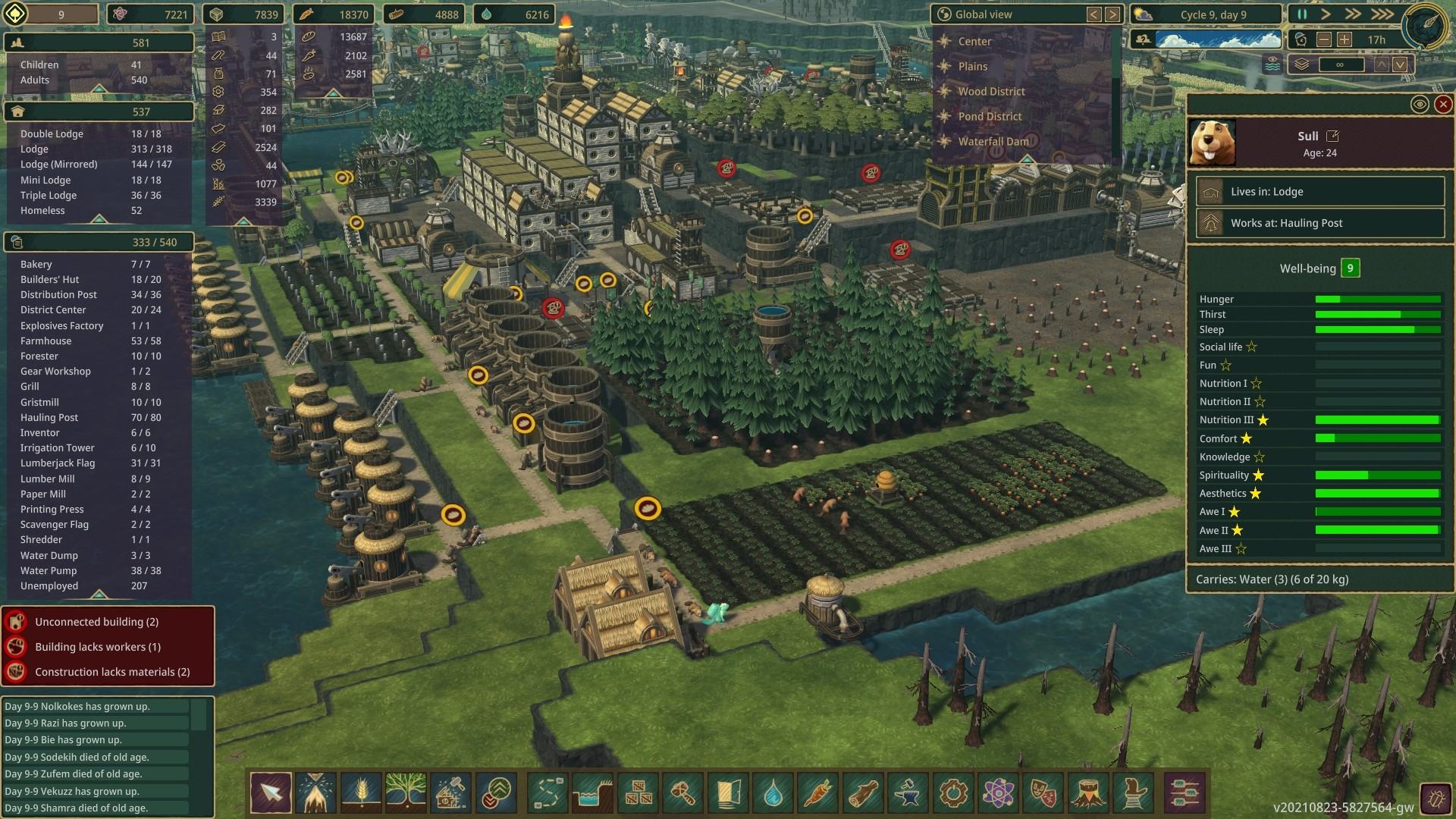Open the Works at: Hauling Post link
Viewport: 1456px width, 819px height.
point(1319,223)
